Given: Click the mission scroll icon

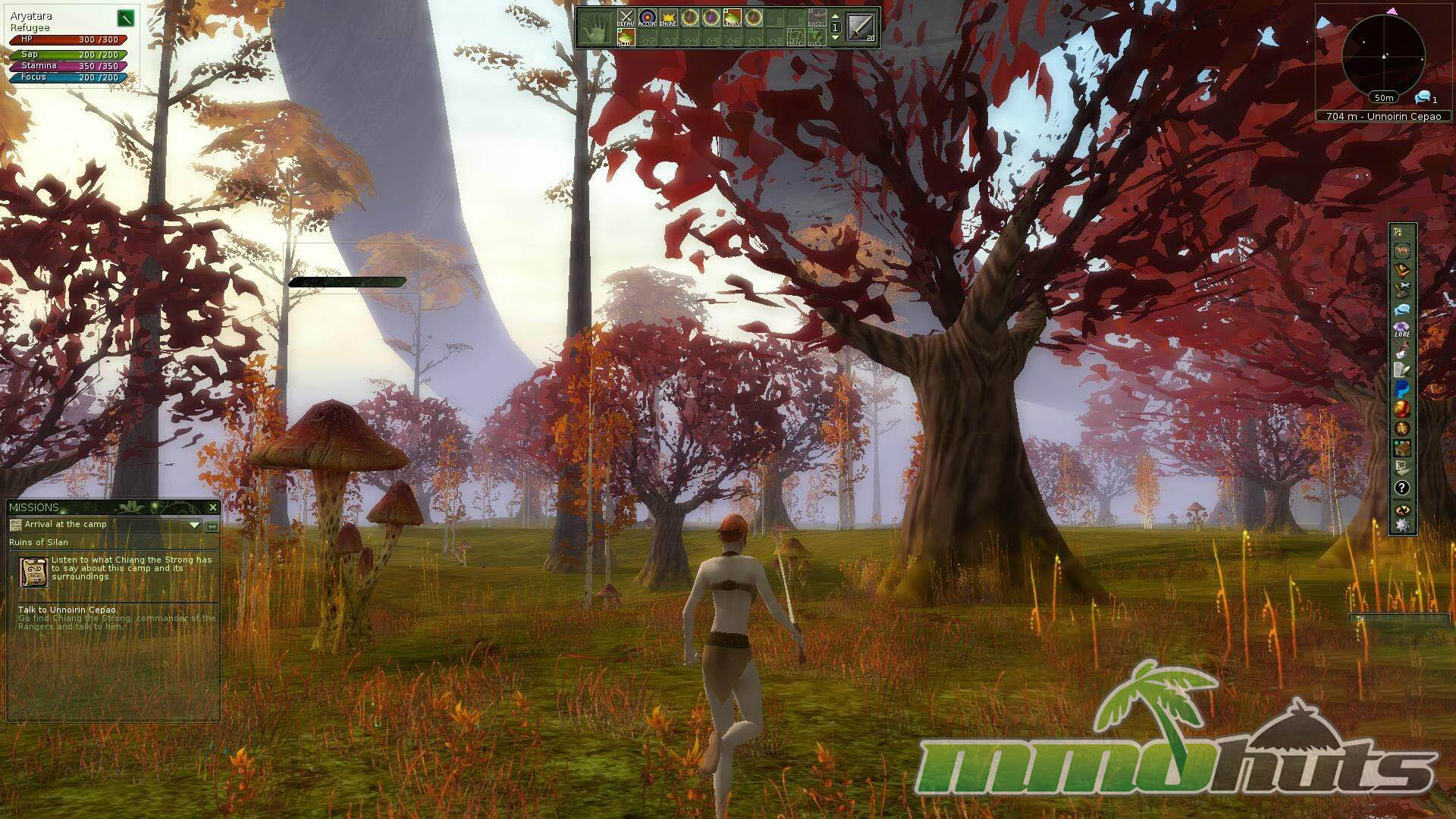Looking at the screenshot, I should 34,572.
